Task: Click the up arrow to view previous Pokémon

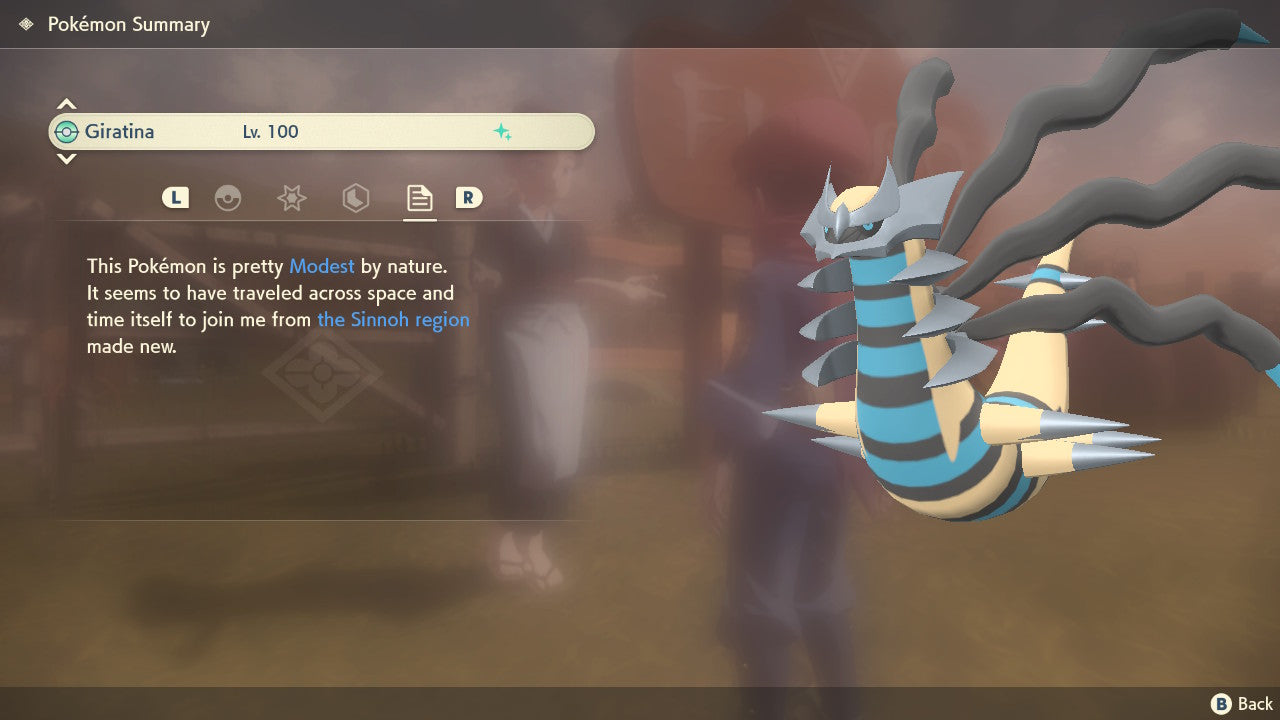Action: 66,103
